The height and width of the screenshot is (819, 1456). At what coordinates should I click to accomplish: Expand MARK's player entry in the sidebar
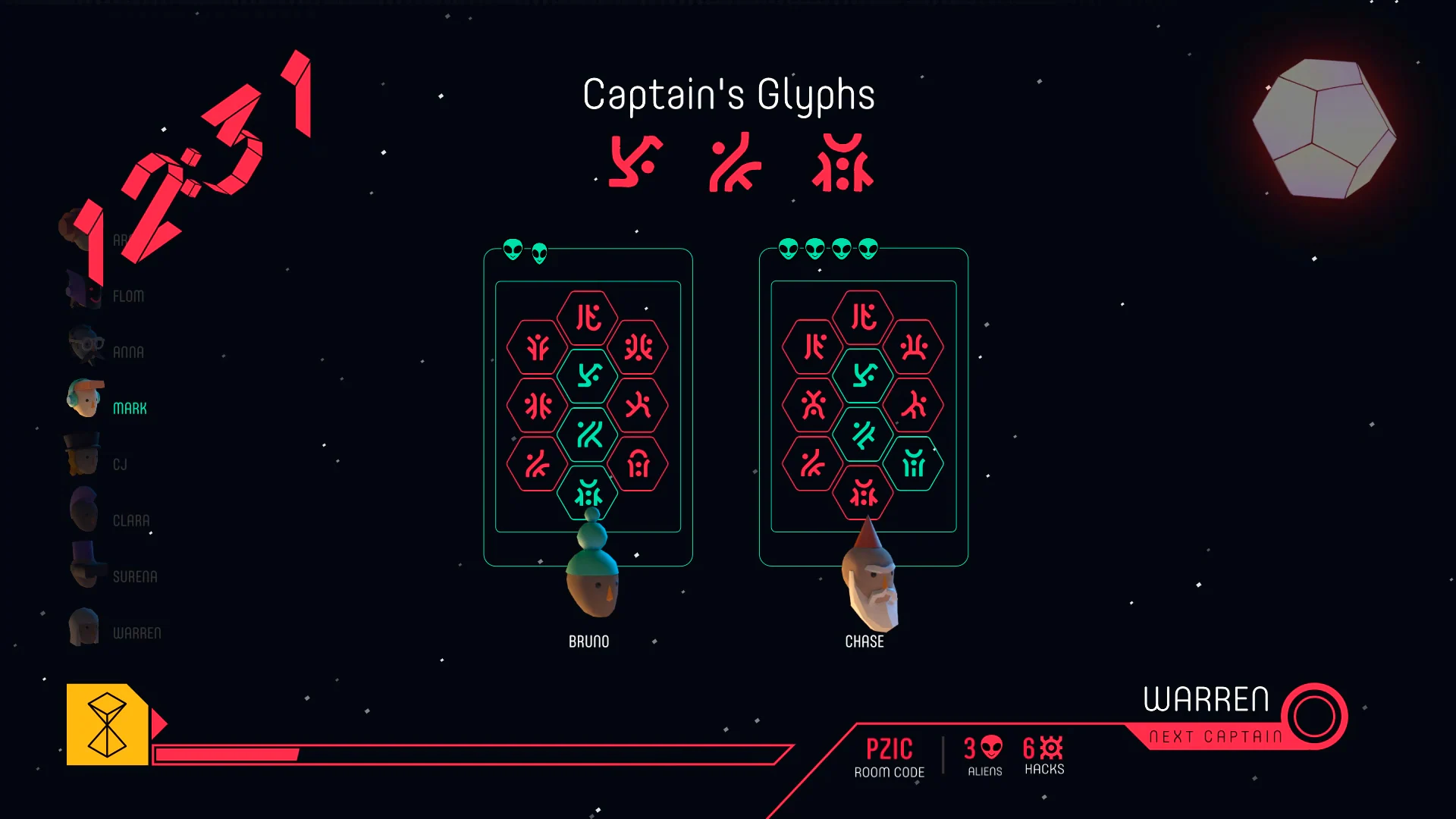(129, 407)
